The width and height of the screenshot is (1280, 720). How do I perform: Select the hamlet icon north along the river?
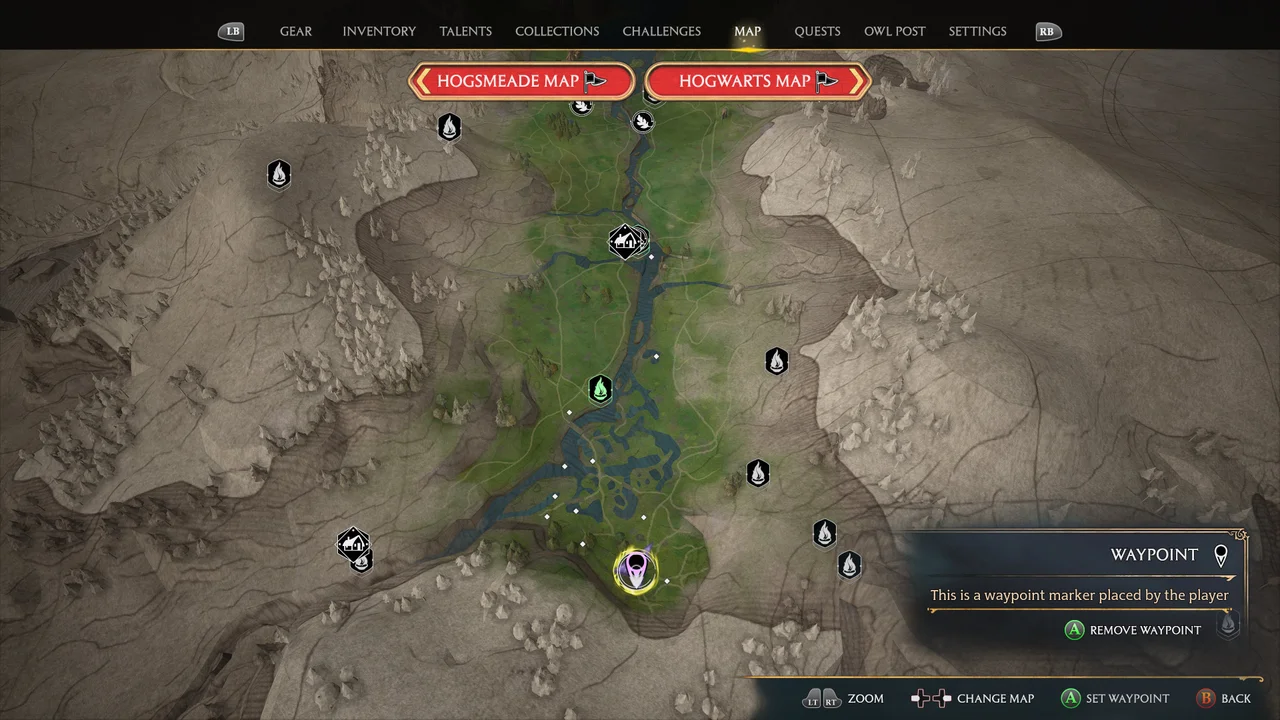[628, 240]
